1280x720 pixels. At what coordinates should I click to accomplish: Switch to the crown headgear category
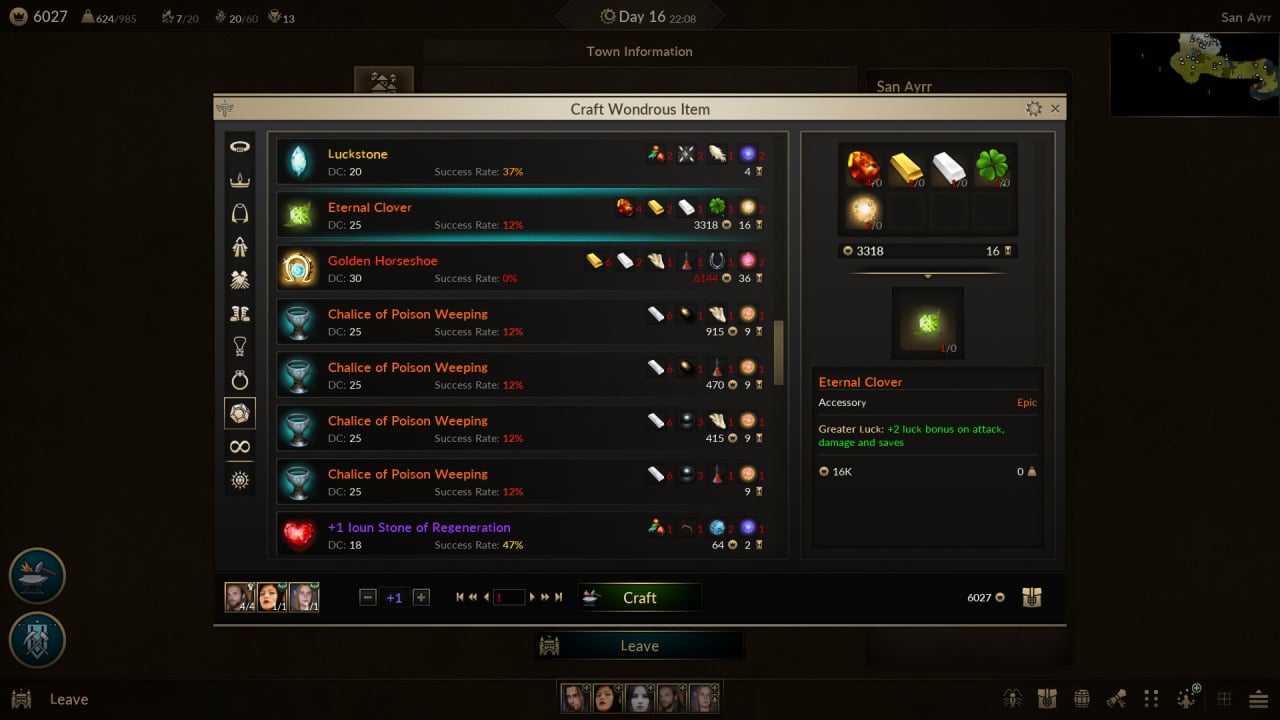[240, 180]
